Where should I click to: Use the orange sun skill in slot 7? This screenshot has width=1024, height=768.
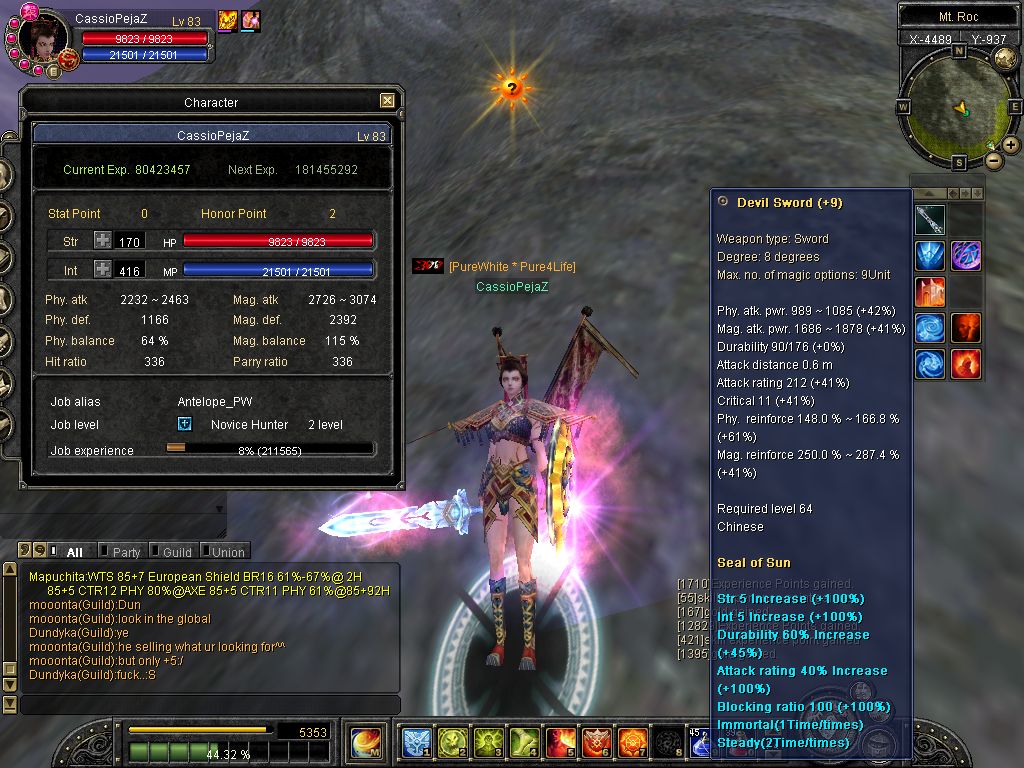click(x=632, y=743)
